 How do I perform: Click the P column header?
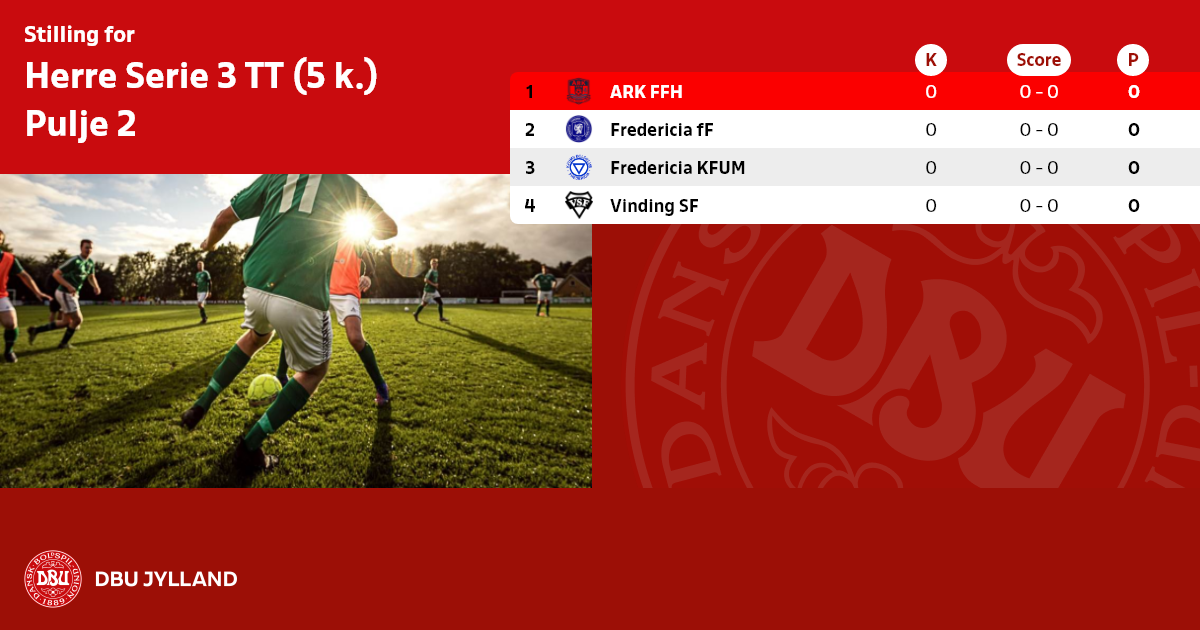[x=1133, y=60]
